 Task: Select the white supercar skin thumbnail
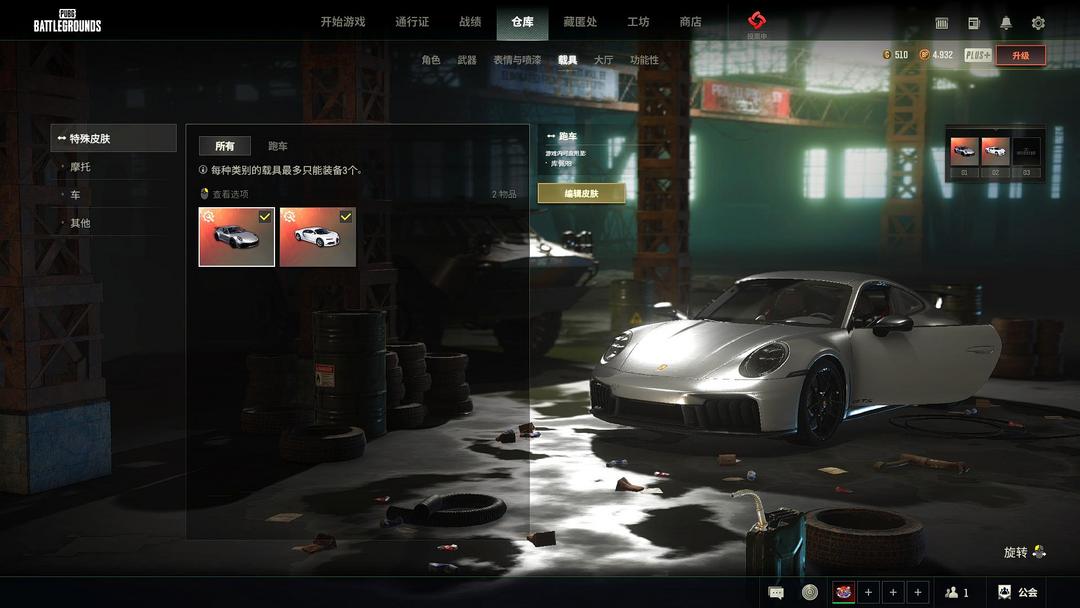318,237
